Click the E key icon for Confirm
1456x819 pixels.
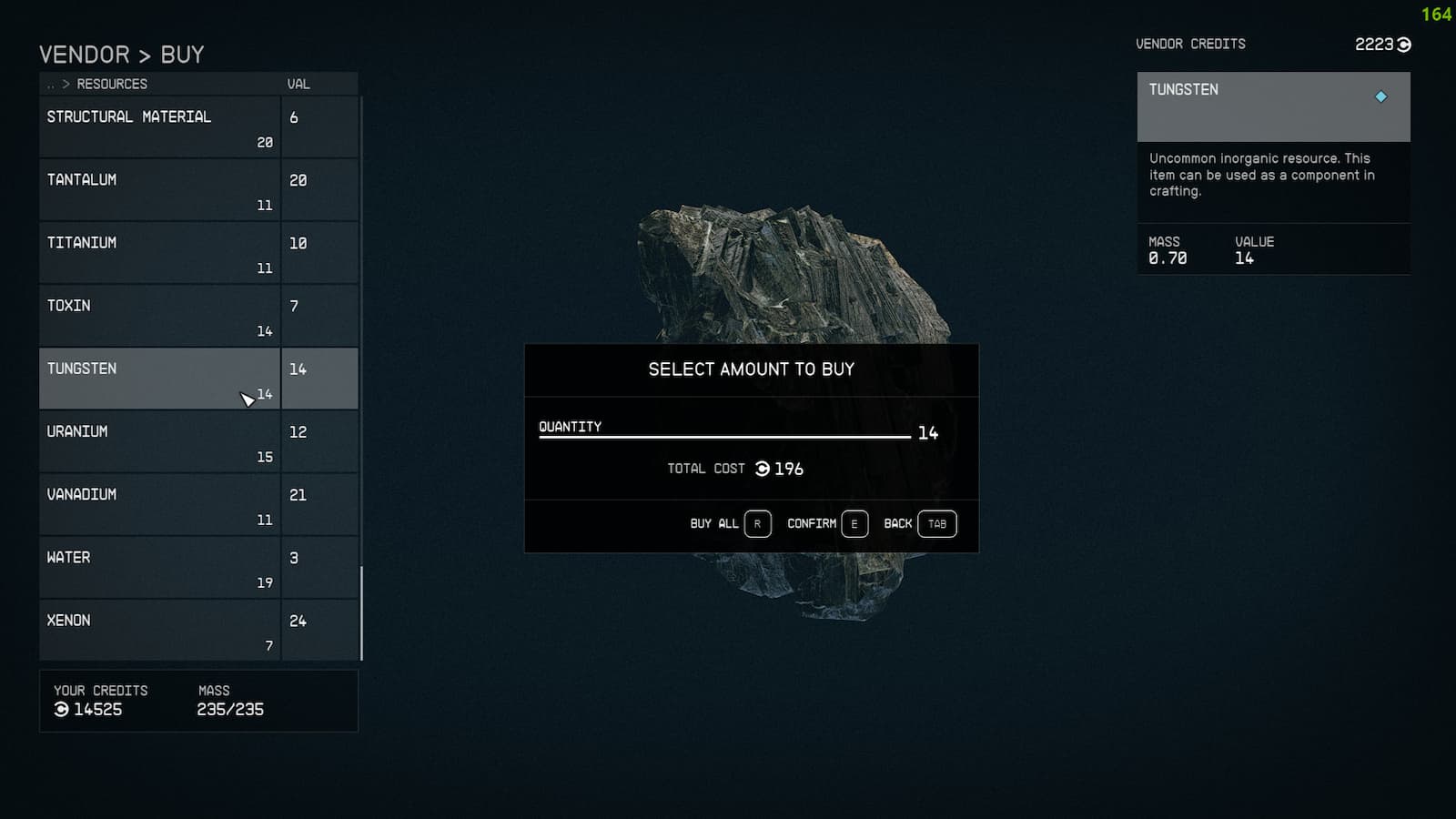[x=854, y=523]
